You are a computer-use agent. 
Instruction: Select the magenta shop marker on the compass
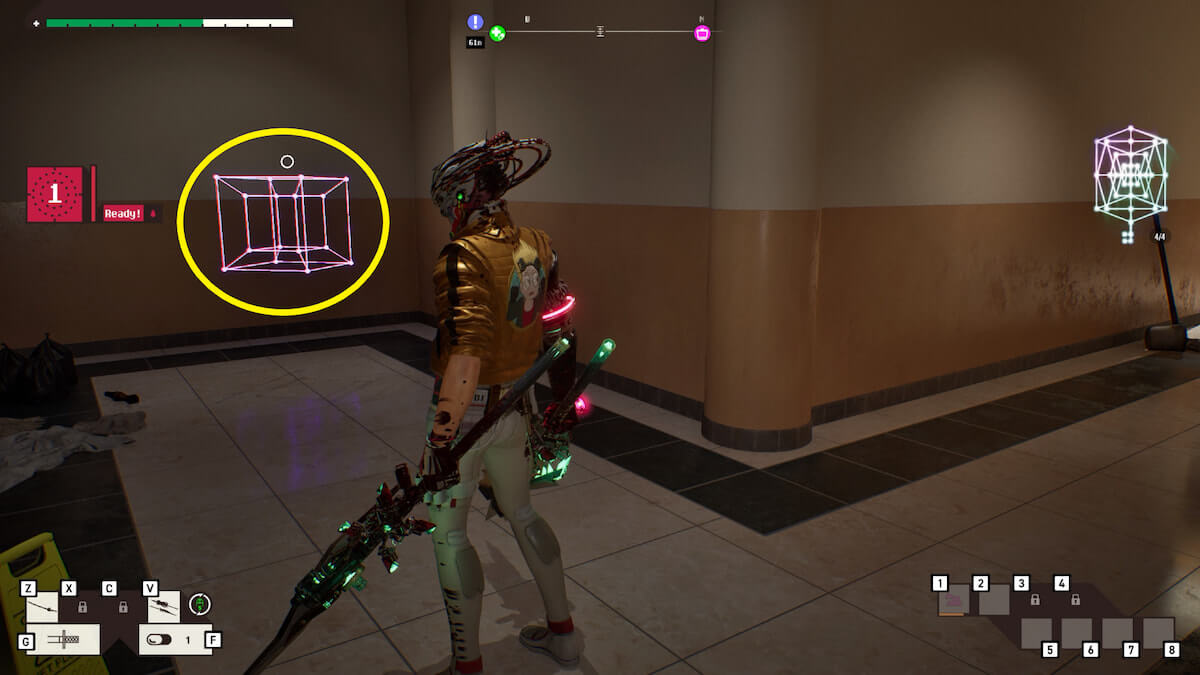pyautogui.click(x=702, y=33)
